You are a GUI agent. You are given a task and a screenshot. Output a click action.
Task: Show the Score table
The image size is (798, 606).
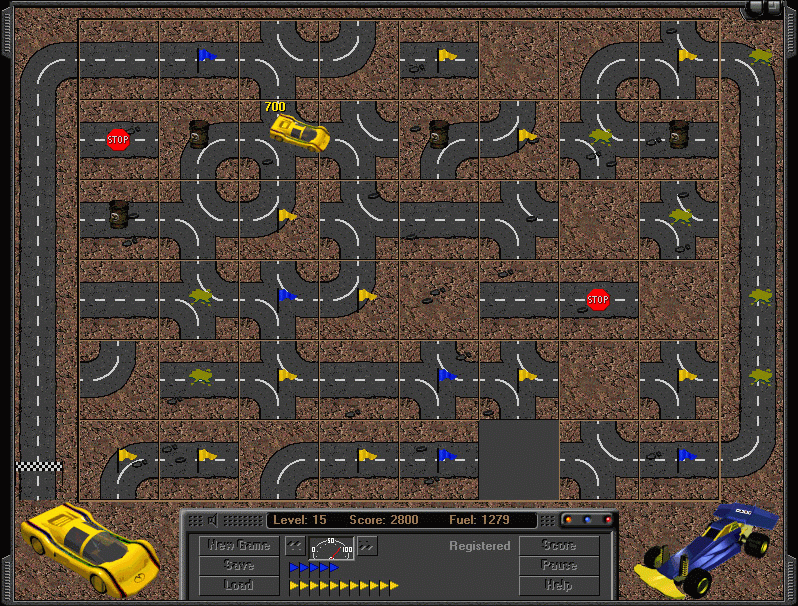pos(559,546)
